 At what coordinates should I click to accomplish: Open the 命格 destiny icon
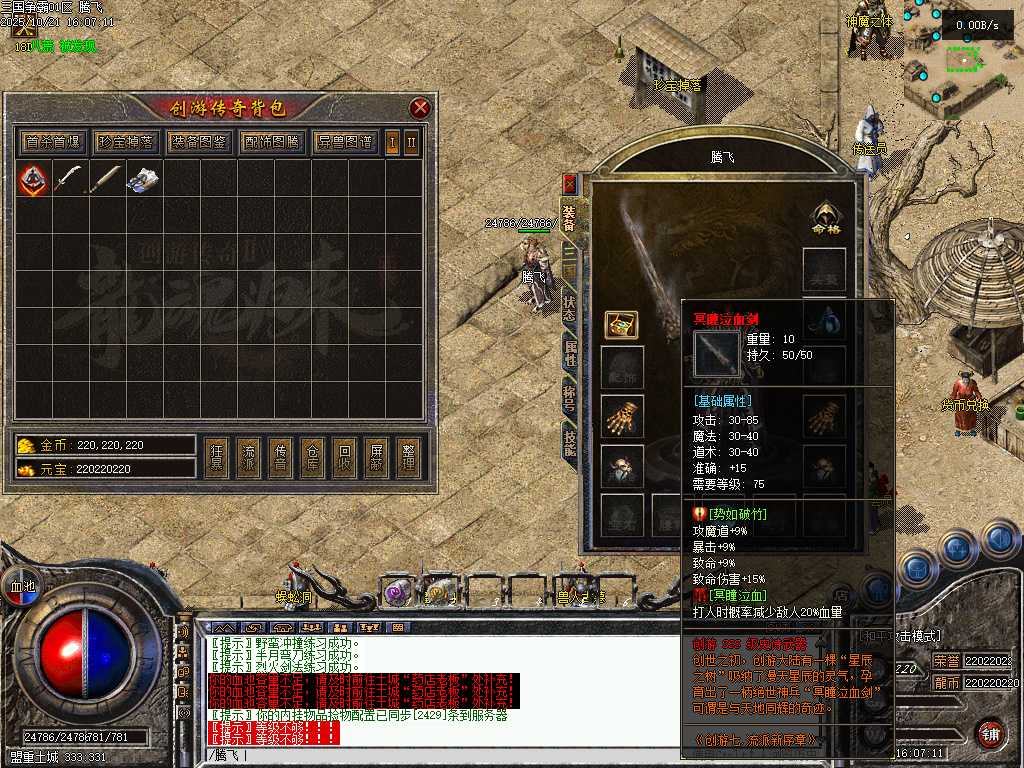(825, 215)
